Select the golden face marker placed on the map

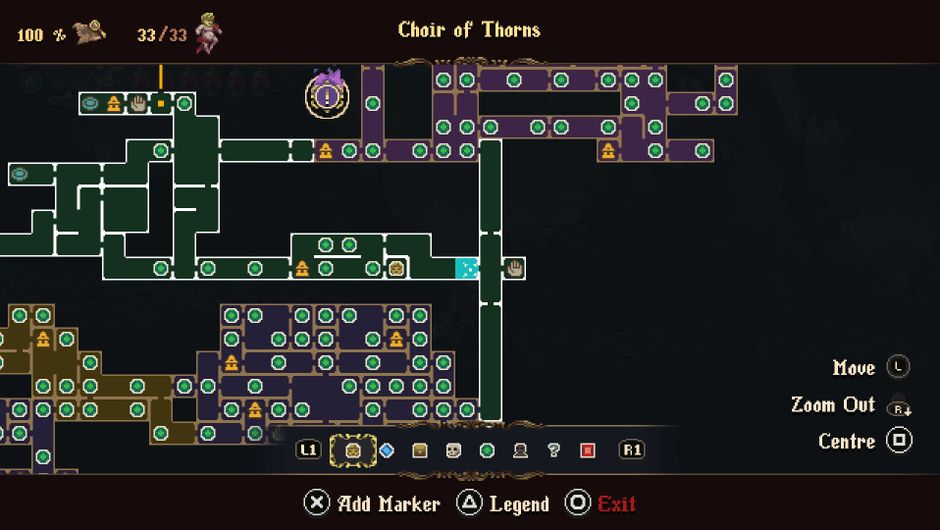click(397, 268)
